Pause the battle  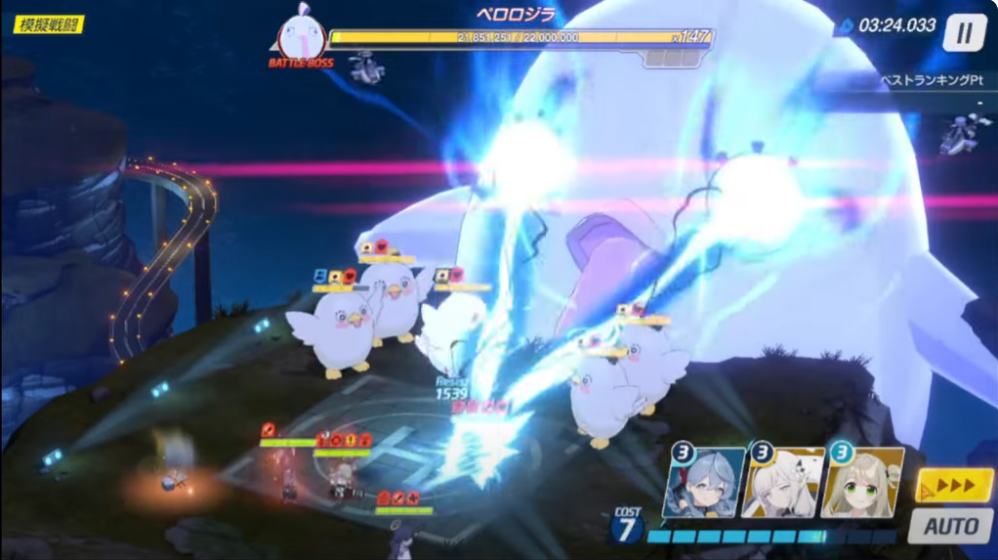[x=964, y=32]
